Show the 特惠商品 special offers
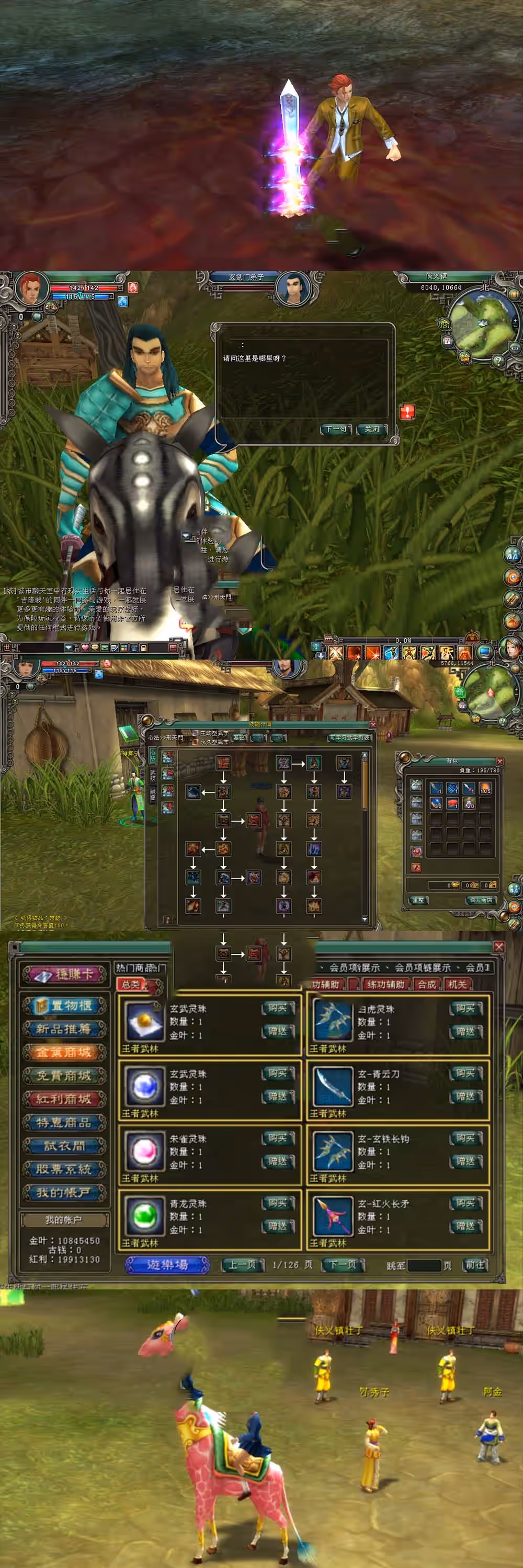 64,1122
